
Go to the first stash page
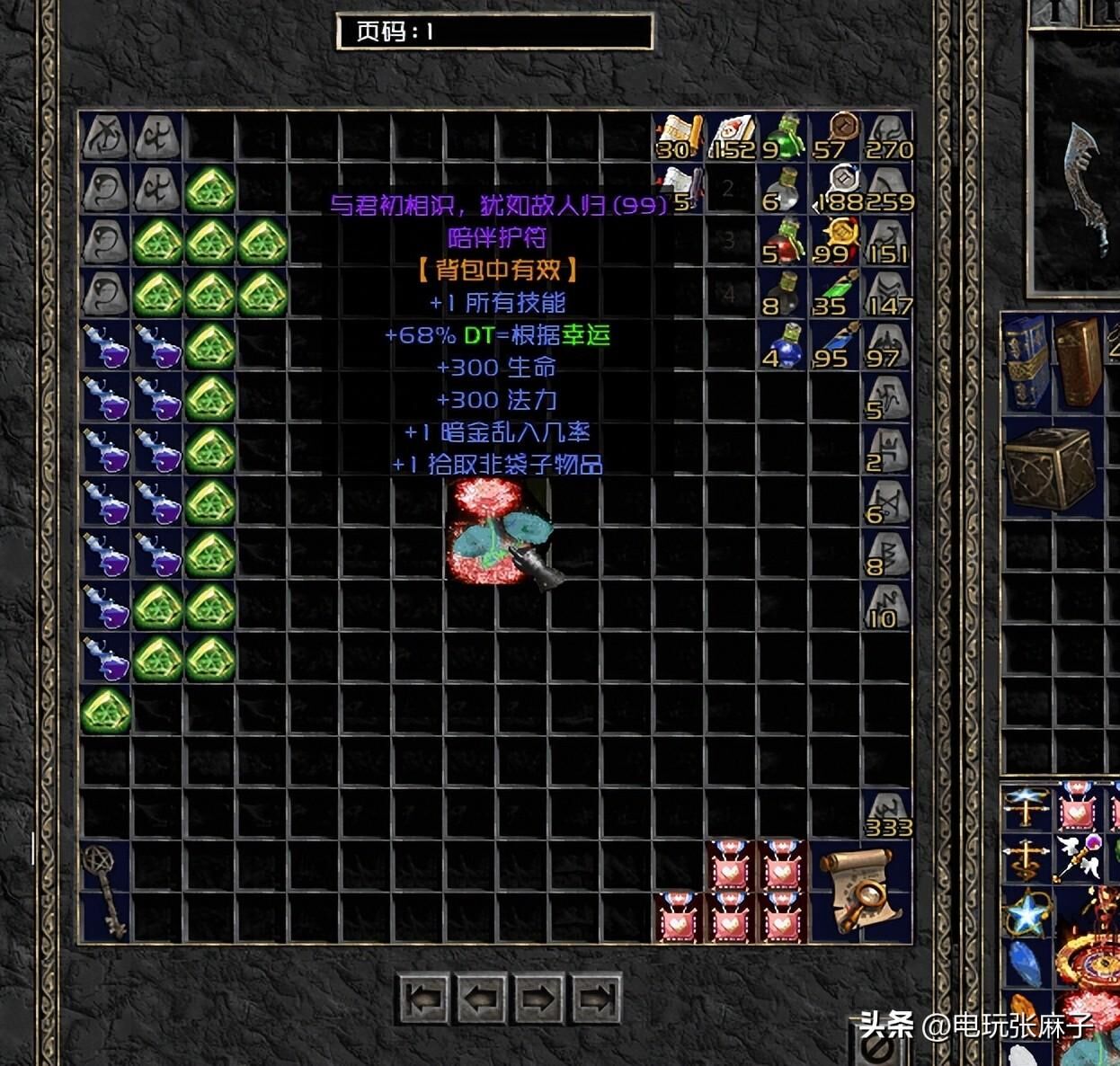(x=423, y=999)
